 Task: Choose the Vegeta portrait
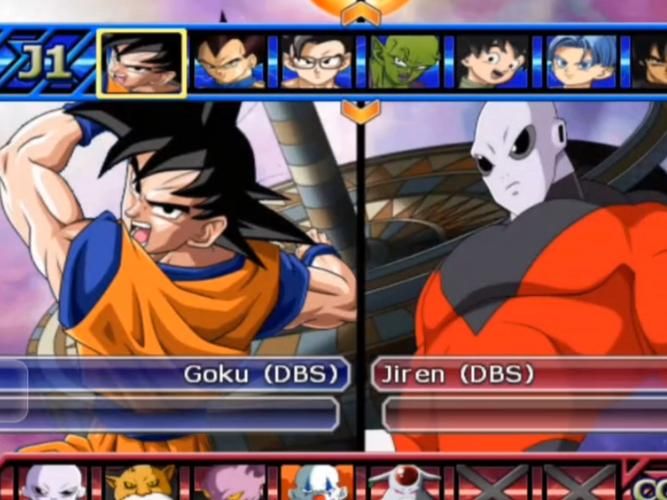229,63
